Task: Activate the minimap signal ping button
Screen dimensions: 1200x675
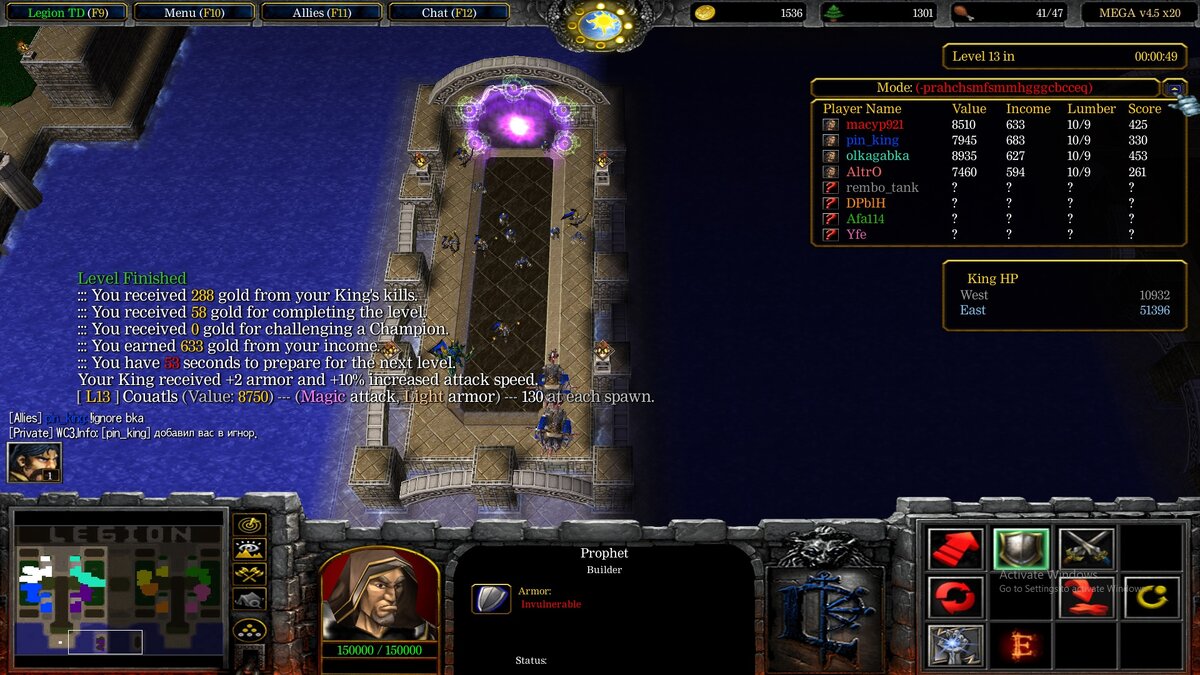Action: point(249,524)
